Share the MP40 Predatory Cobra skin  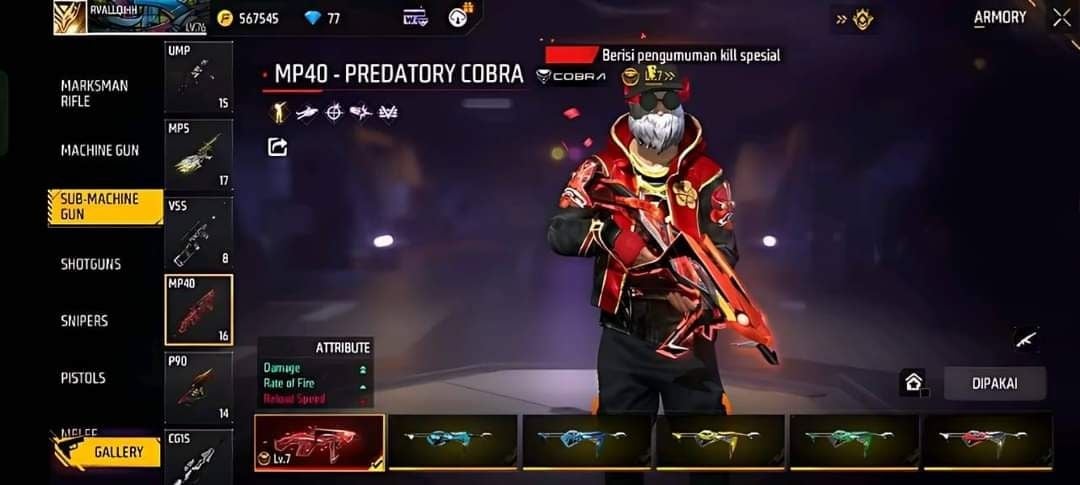(x=278, y=147)
